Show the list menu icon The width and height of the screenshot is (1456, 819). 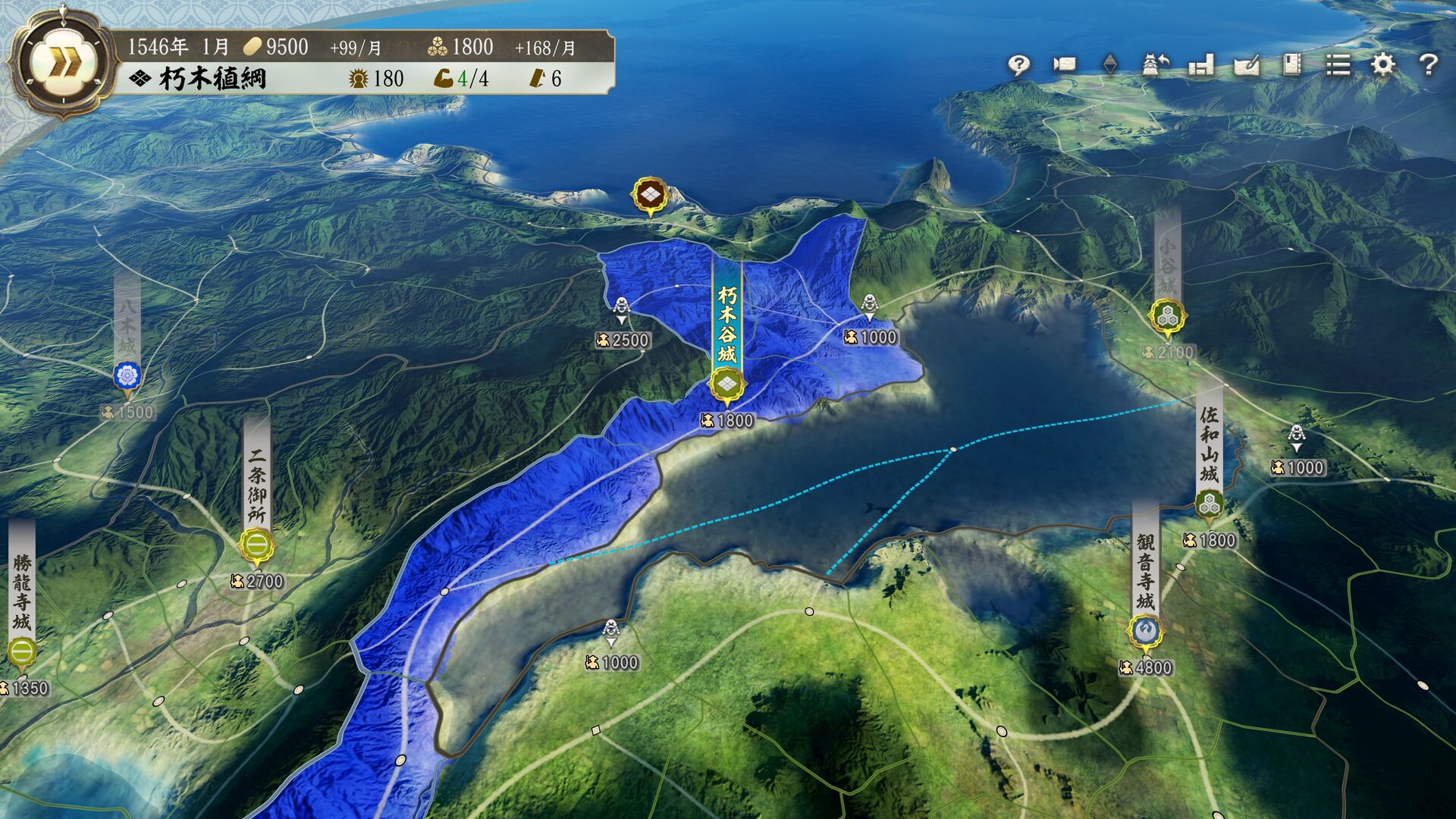point(1338,64)
